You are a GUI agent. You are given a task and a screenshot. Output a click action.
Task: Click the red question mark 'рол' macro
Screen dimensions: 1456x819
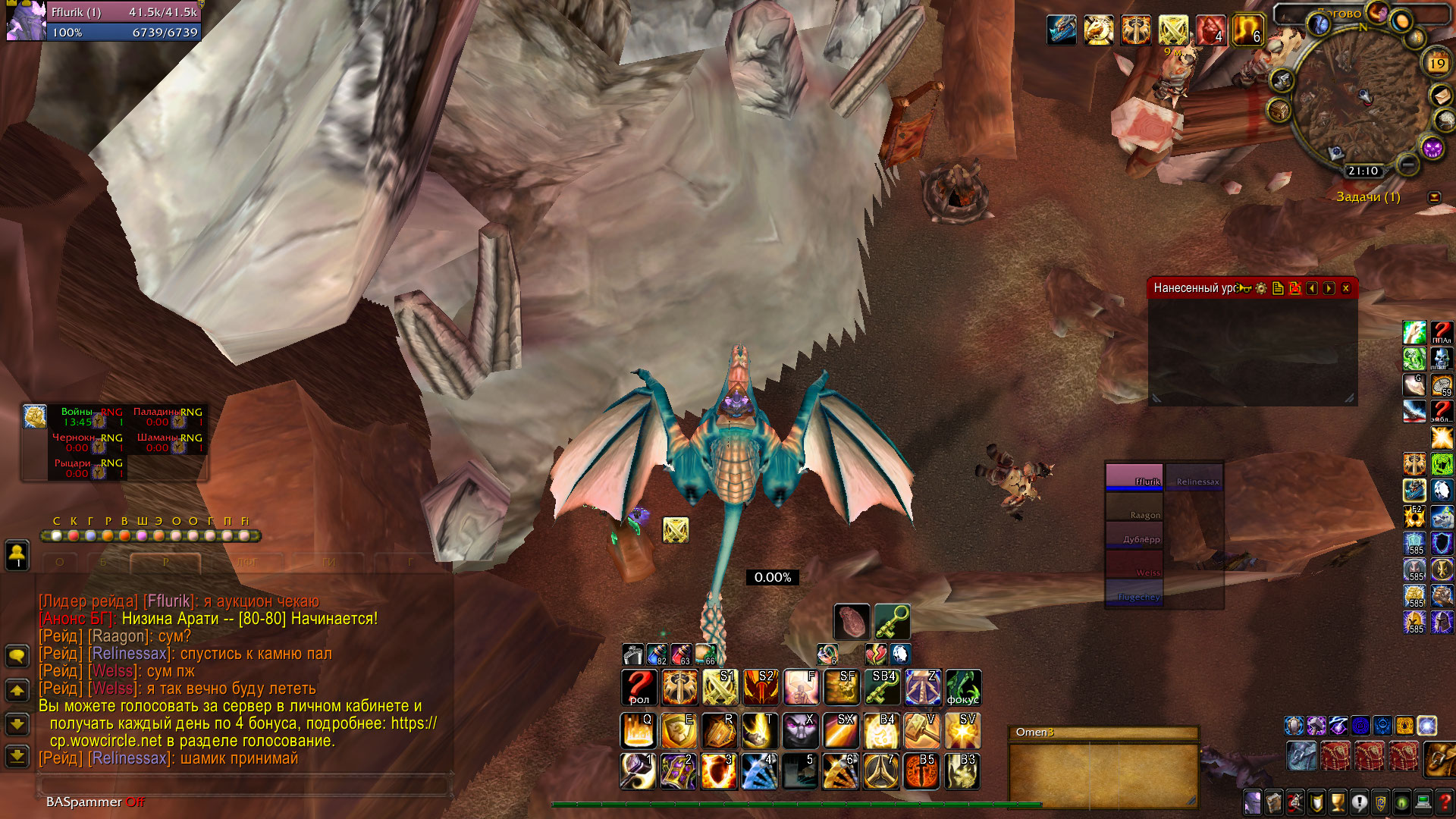[639, 687]
